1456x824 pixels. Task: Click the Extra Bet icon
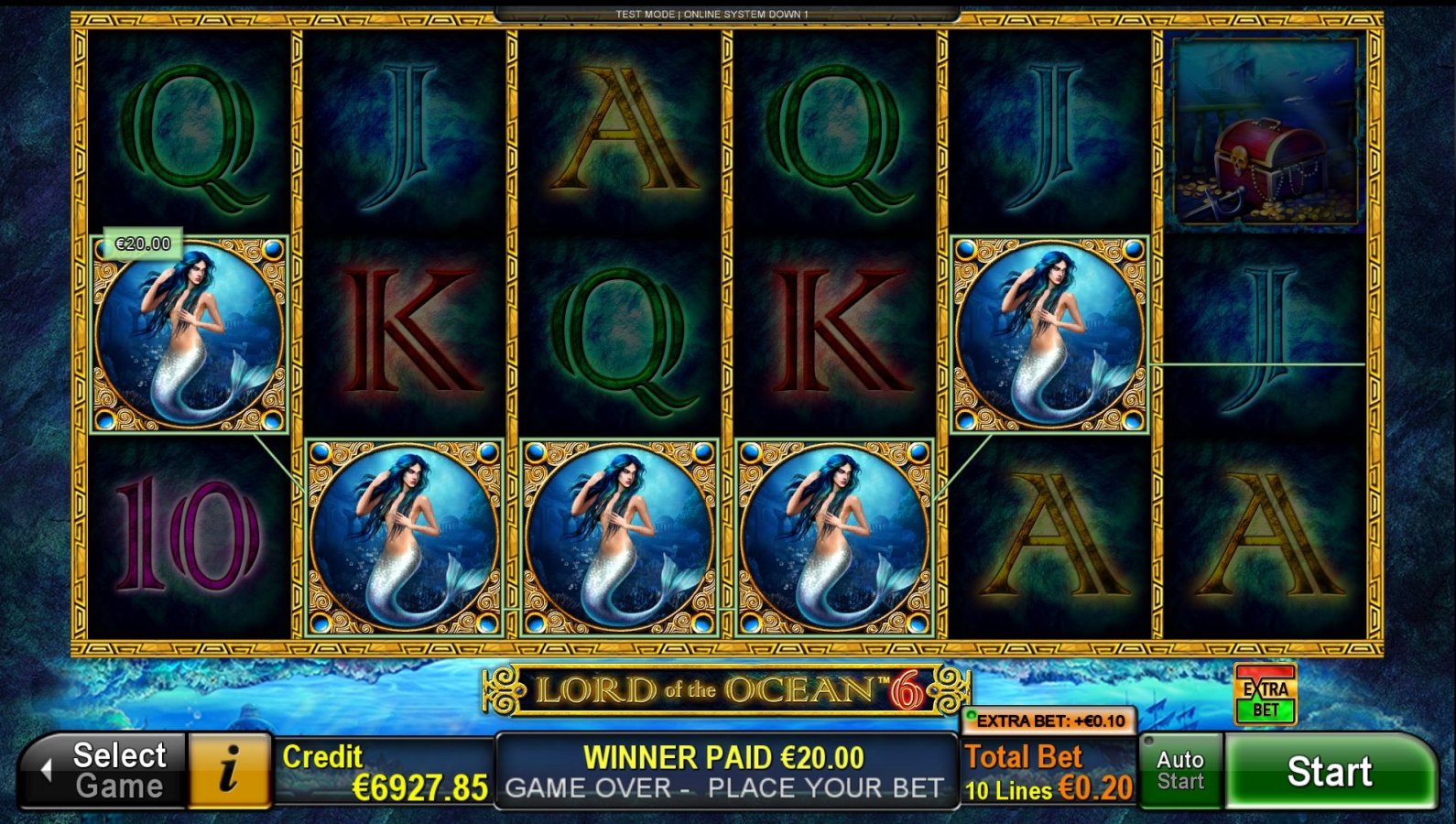pos(1266,695)
